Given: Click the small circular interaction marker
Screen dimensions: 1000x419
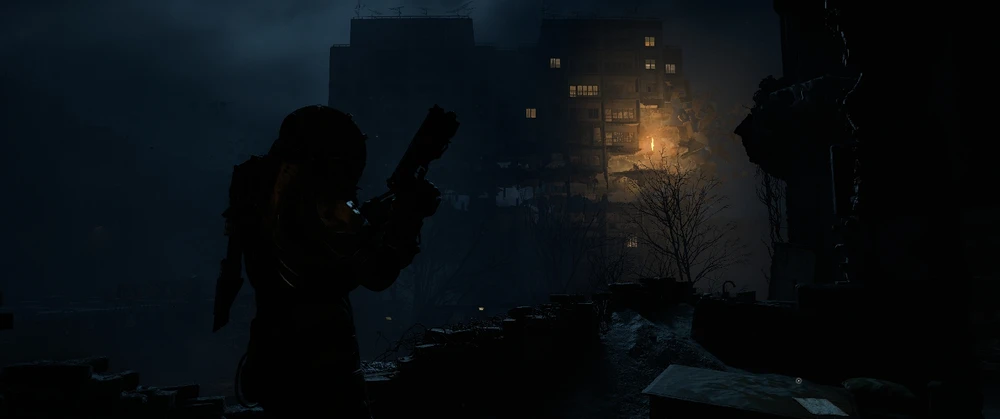Looking at the screenshot, I should pos(798,381).
